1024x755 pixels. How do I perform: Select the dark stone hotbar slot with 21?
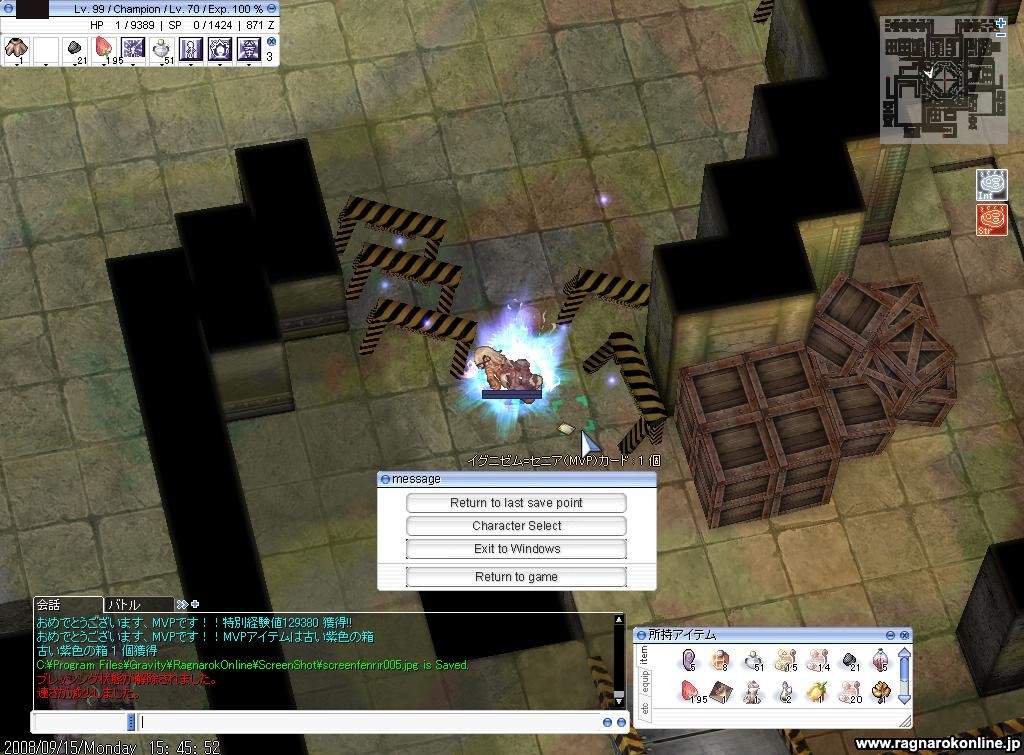tap(74, 47)
